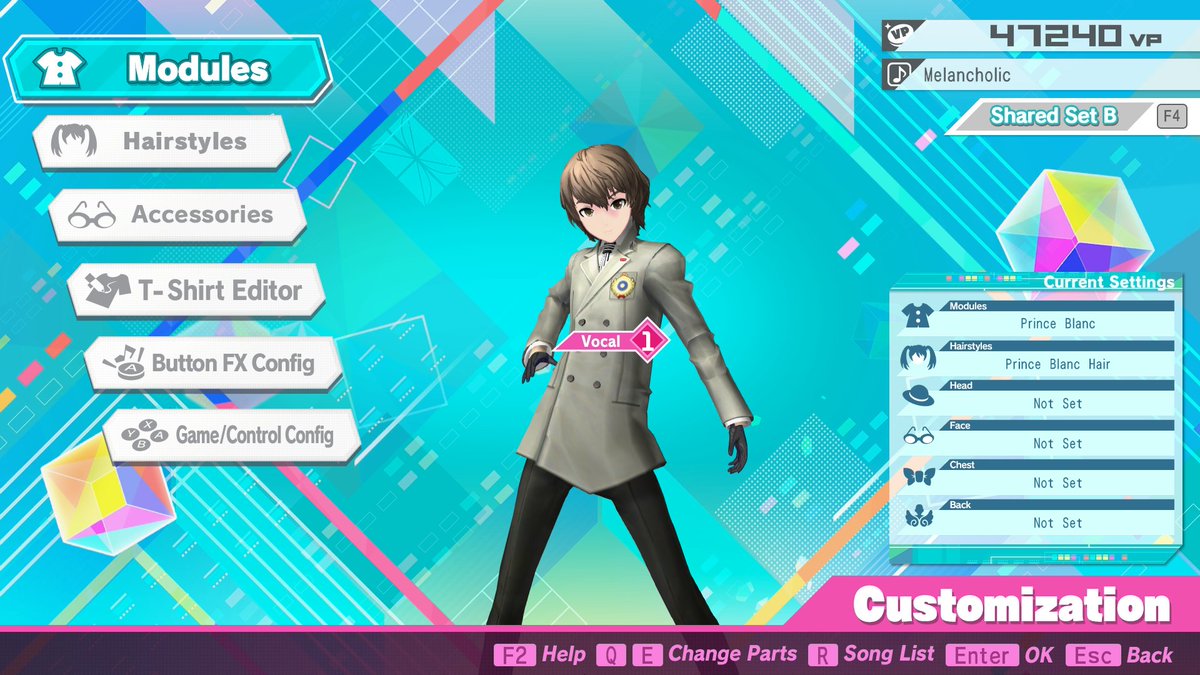Open the Accessories menu
The image size is (1200, 675).
pos(178,215)
